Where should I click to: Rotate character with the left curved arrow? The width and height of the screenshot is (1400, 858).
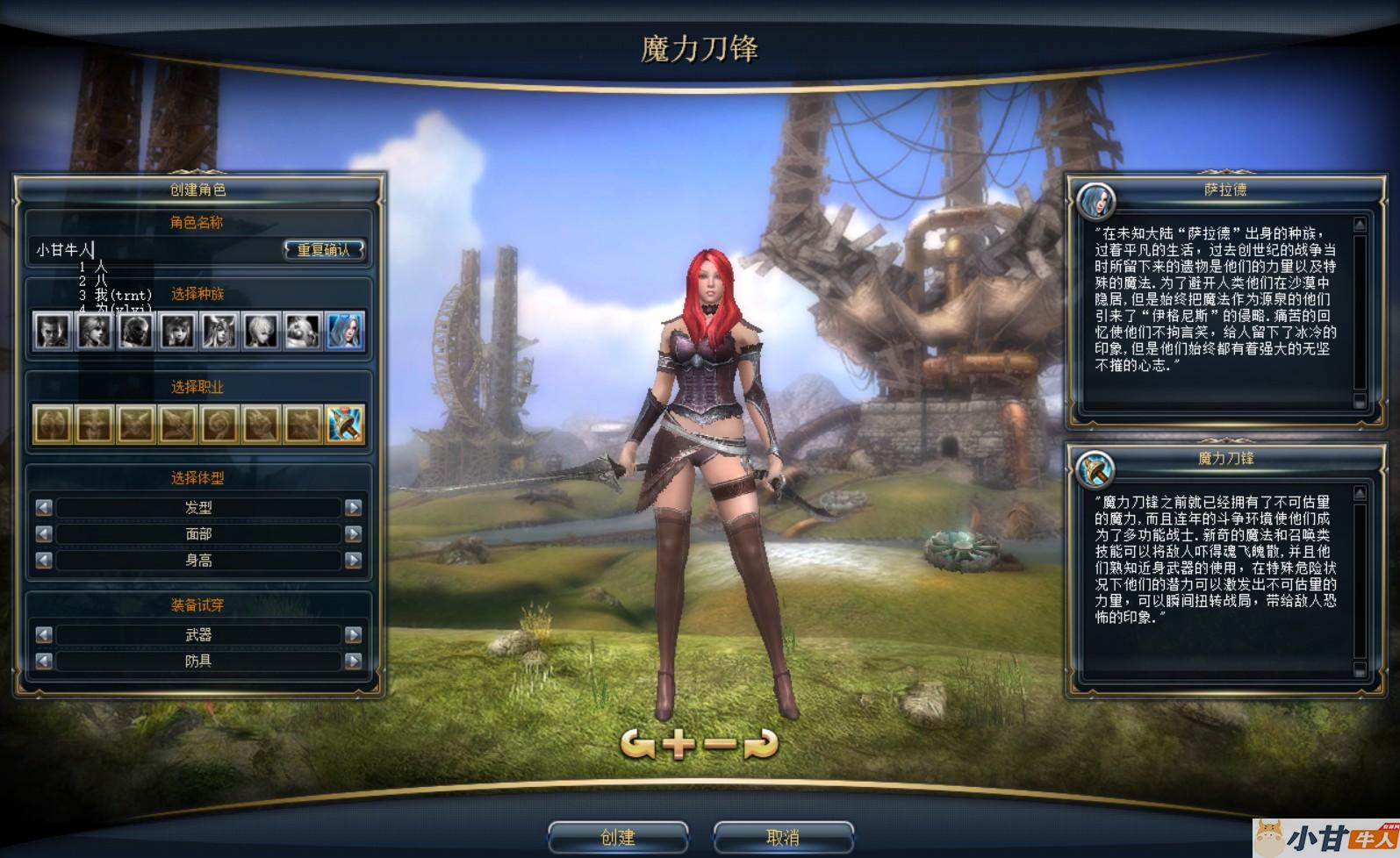click(637, 744)
